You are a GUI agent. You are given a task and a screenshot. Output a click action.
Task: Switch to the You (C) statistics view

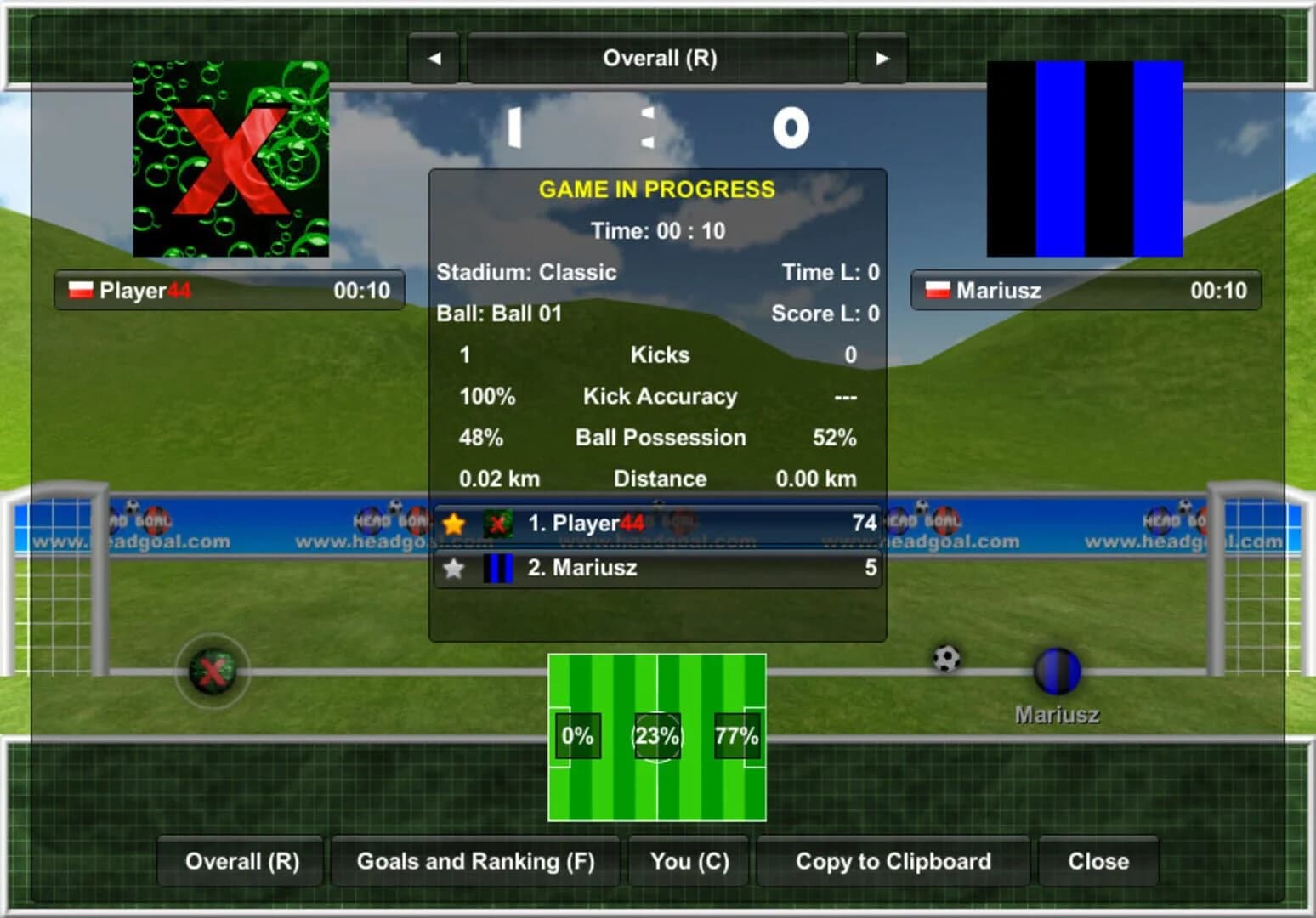[688, 861]
